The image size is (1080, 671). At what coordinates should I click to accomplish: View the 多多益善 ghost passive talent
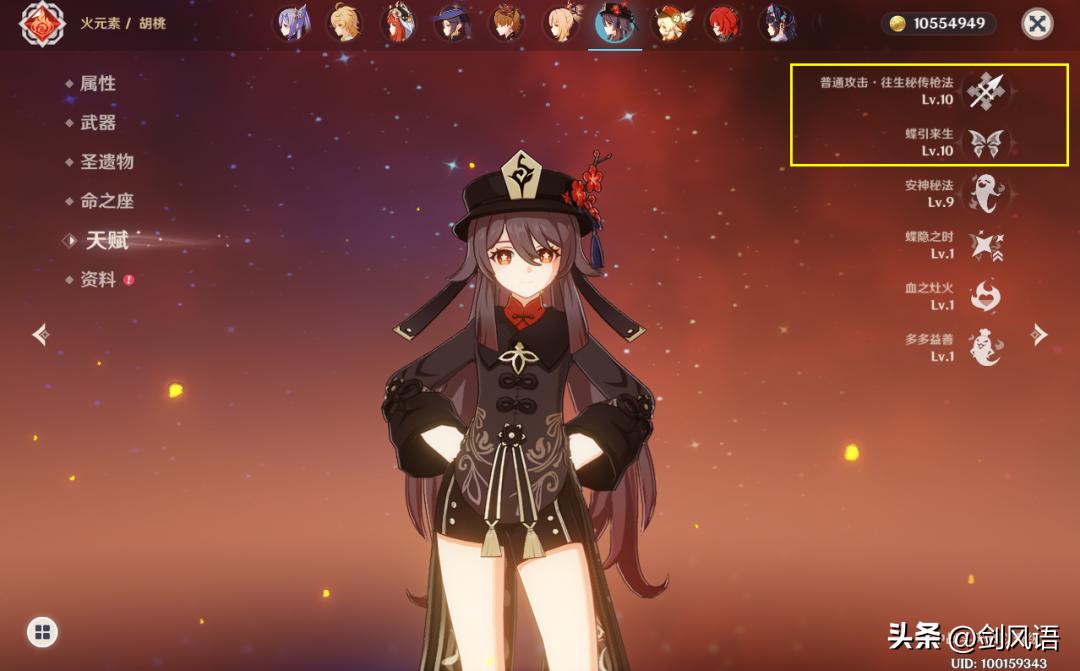click(986, 347)
